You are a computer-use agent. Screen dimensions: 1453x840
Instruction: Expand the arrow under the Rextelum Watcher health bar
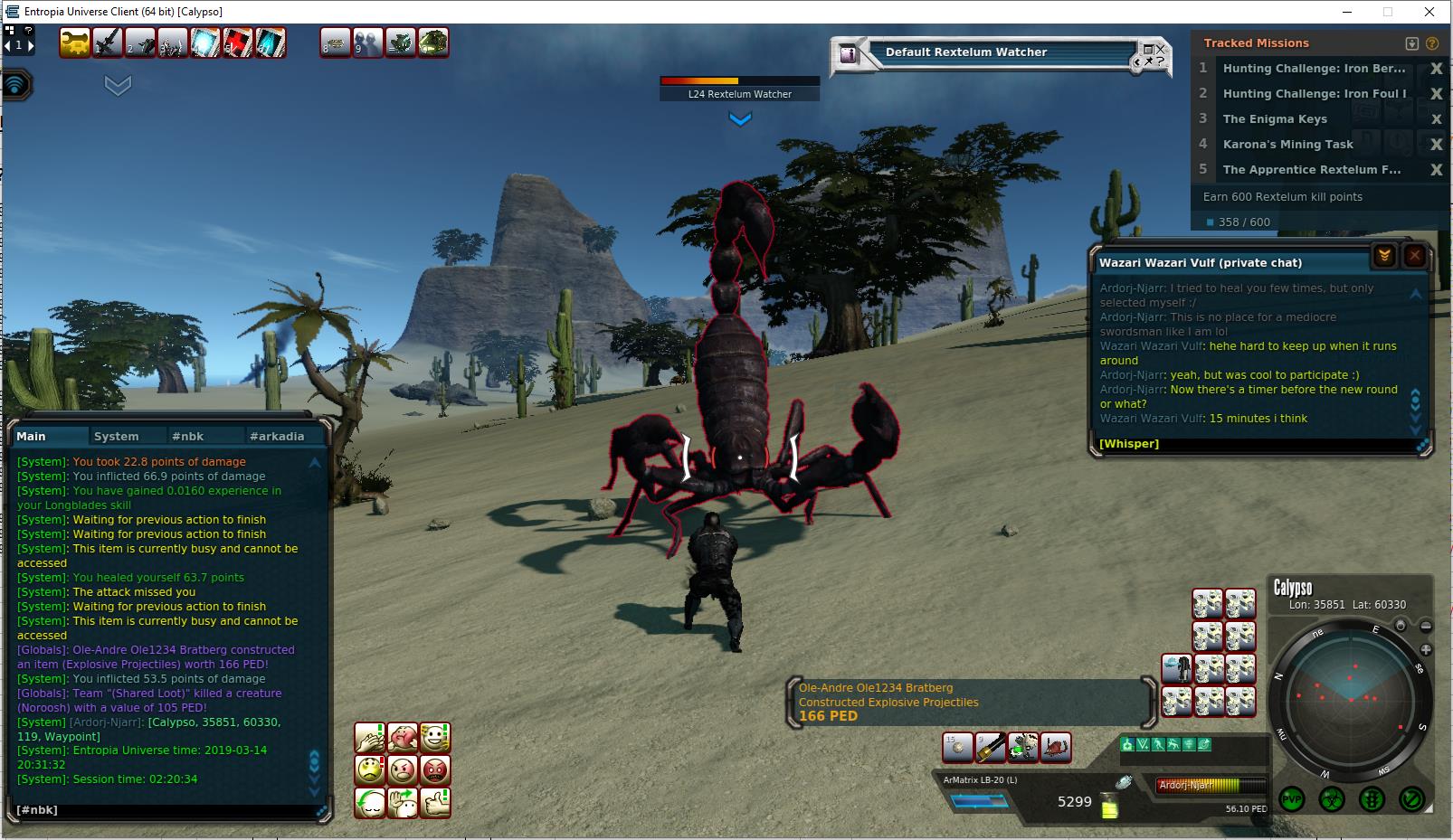[x=740, y=119]
